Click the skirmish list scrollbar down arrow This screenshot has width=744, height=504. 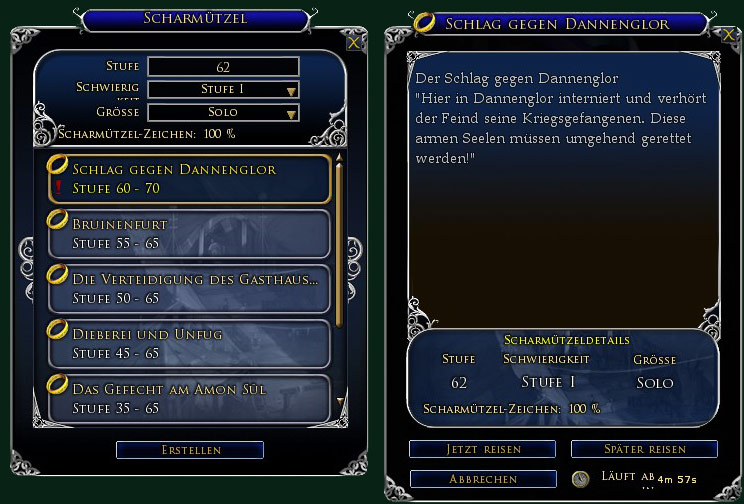click(339, 402)
